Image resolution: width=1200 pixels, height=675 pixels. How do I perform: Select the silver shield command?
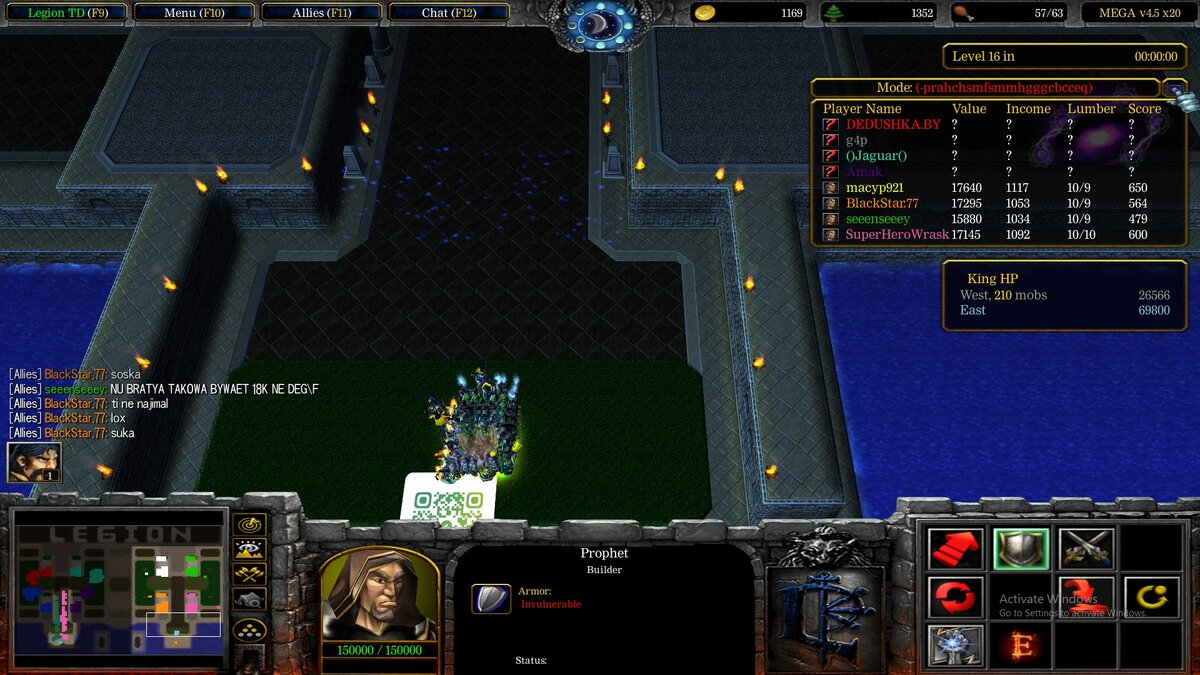(1021, 548)
